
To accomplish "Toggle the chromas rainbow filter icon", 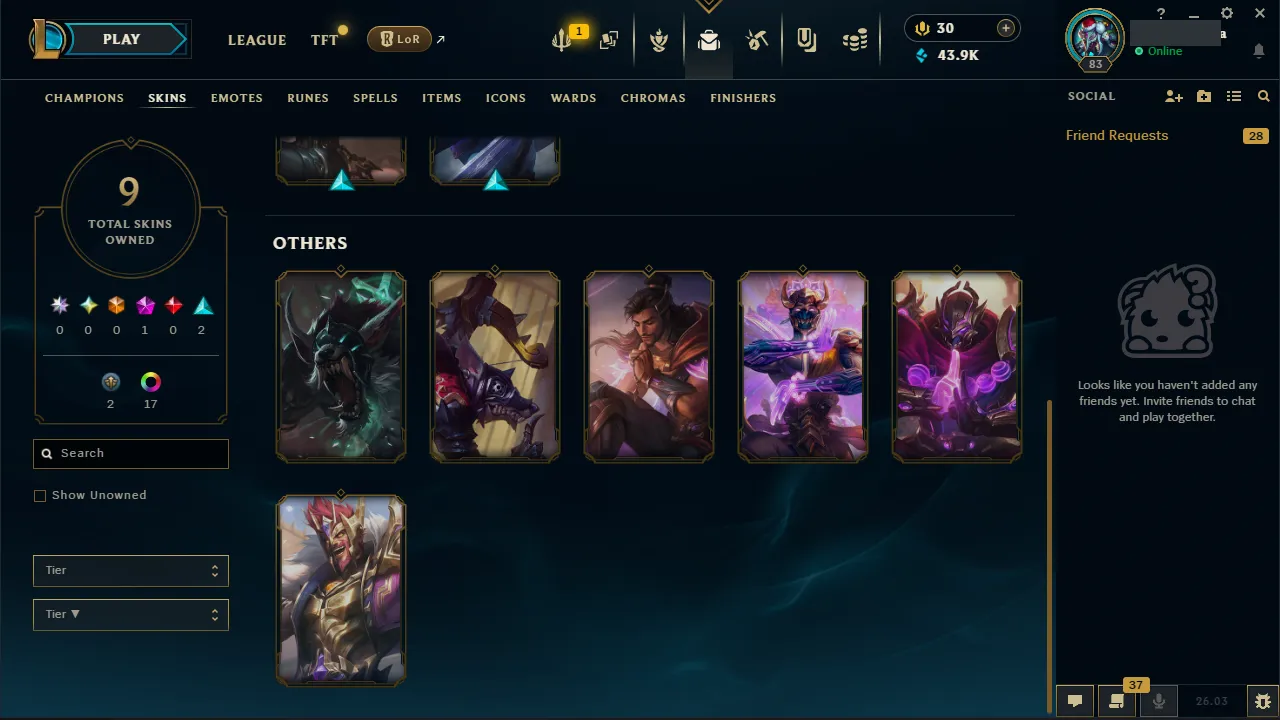I will click(150, 381).
